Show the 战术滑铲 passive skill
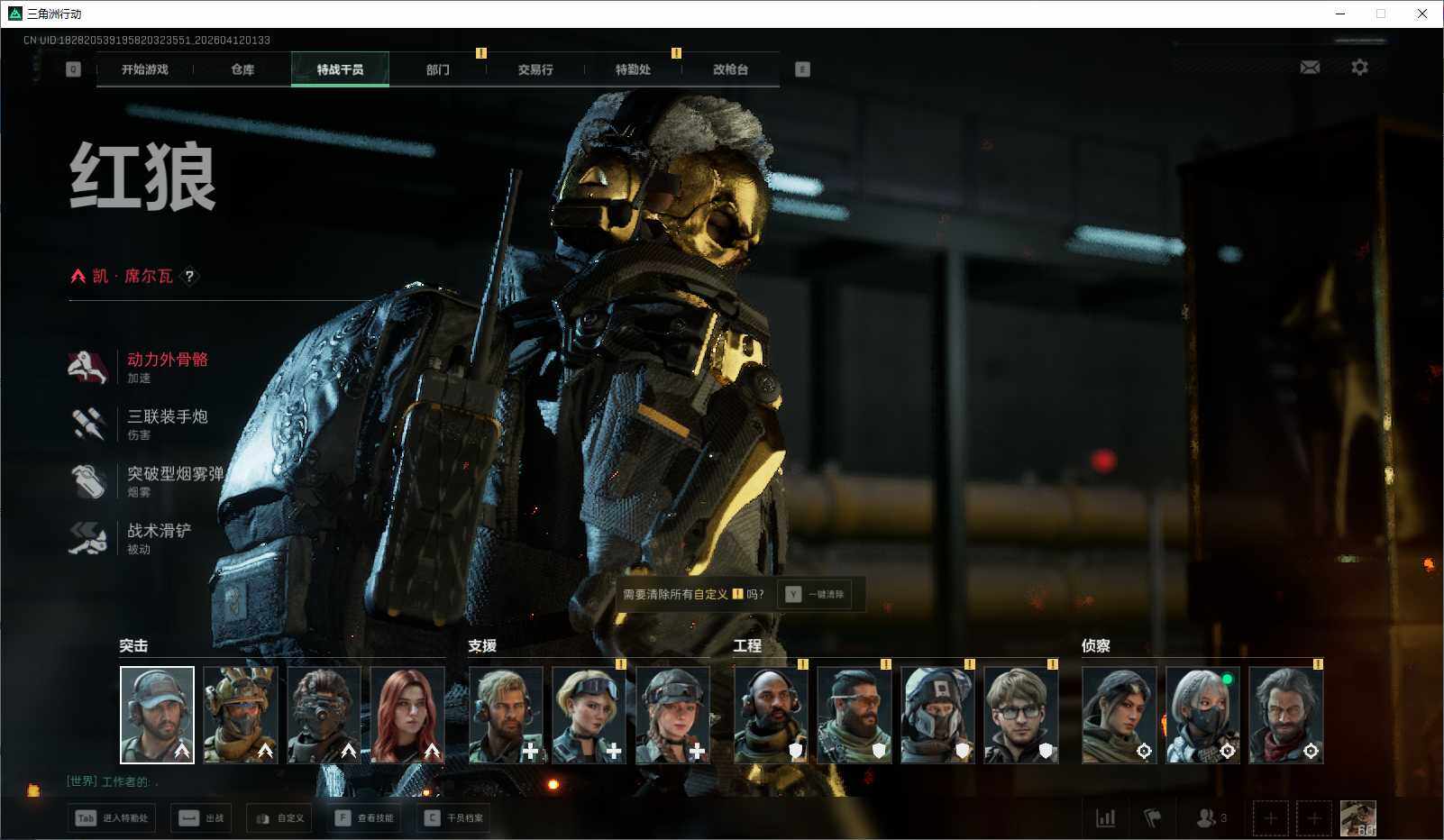Image resolution: width=1444 pixels, height=840 pixels. point(159,531)
